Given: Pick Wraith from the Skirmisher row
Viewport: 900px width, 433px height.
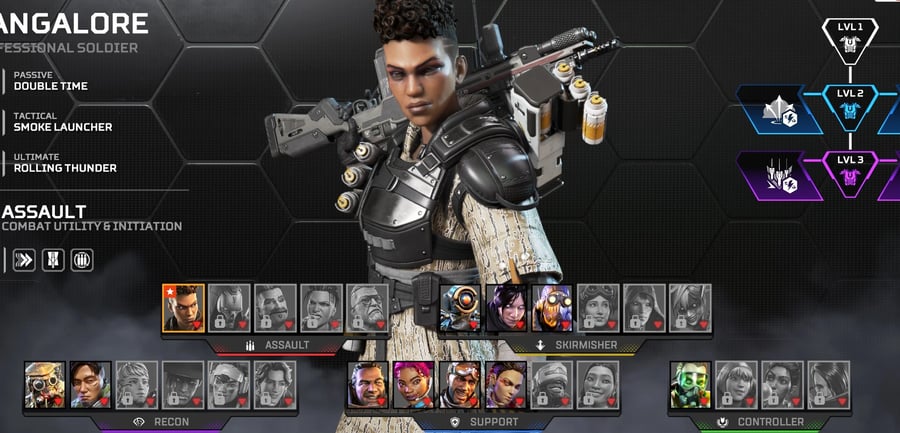Looking at the screenshot, I should tap(506, 308).
